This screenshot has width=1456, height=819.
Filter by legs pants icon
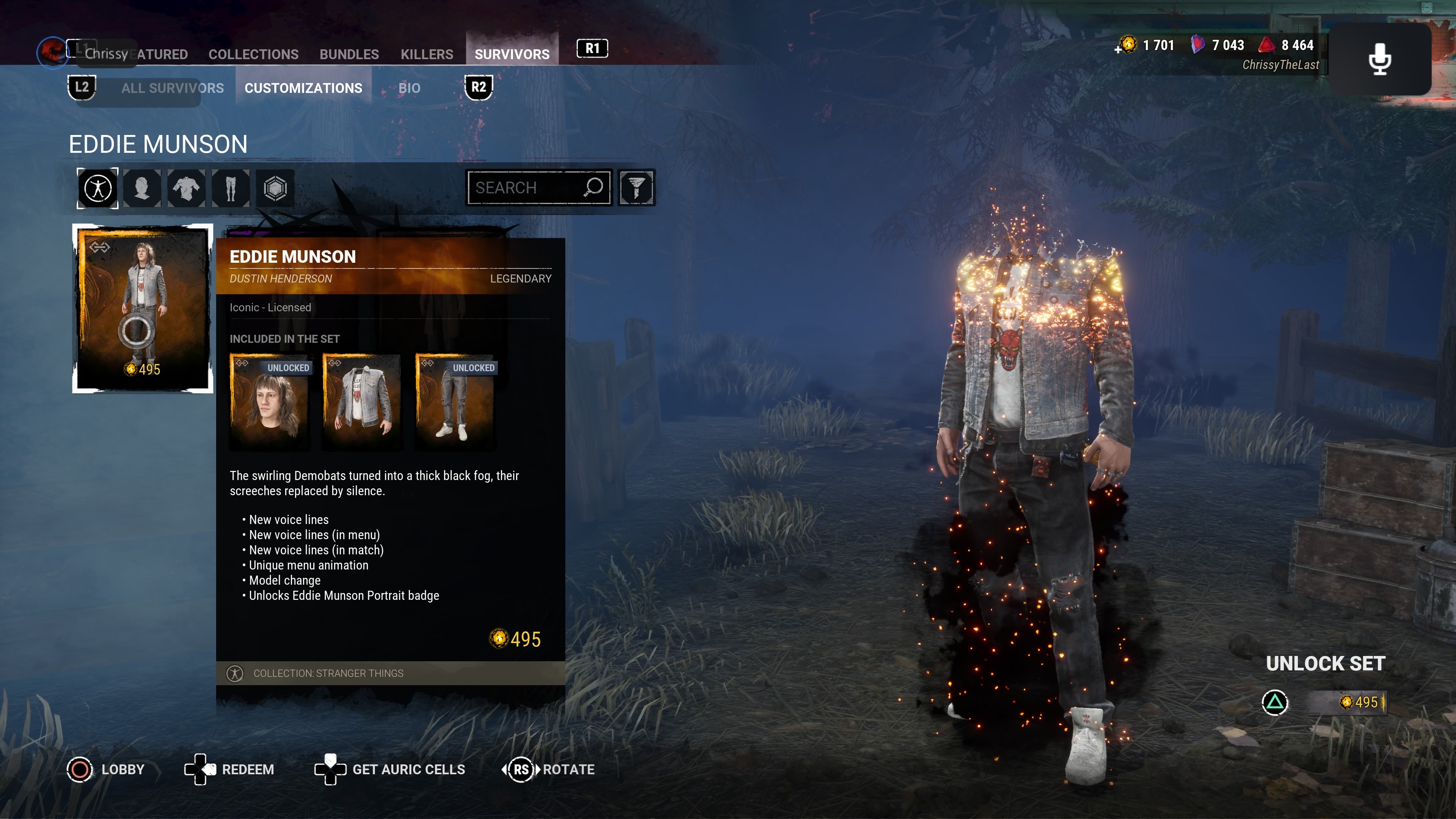tap(230, 188)
